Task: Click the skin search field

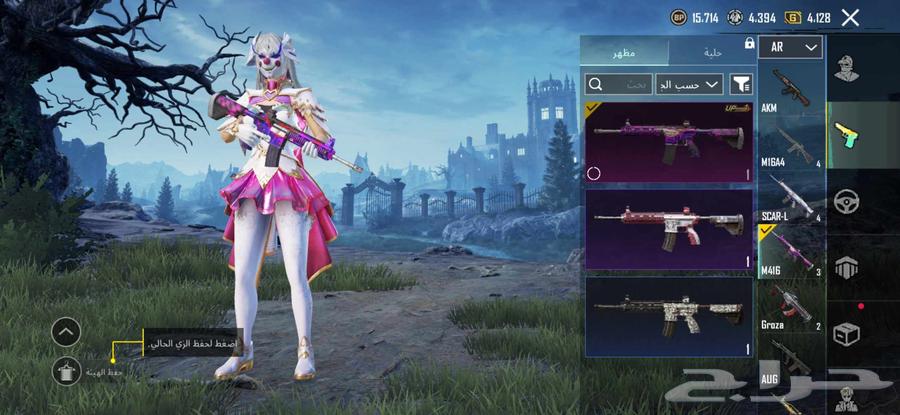Action: tap(619, 84)
